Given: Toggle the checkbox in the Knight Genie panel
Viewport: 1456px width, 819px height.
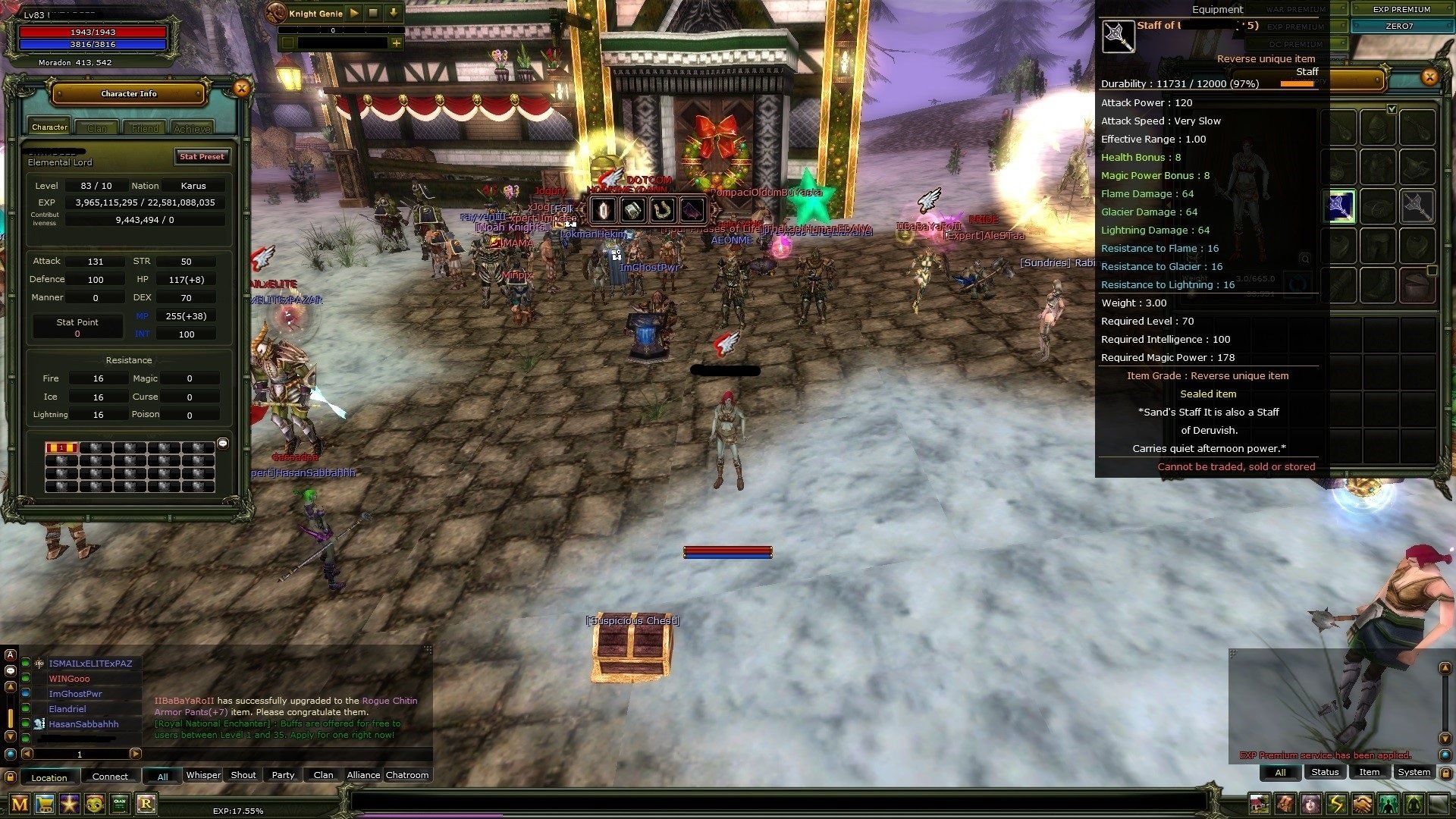Looking at the screenshot, I should tap(288, 43).
